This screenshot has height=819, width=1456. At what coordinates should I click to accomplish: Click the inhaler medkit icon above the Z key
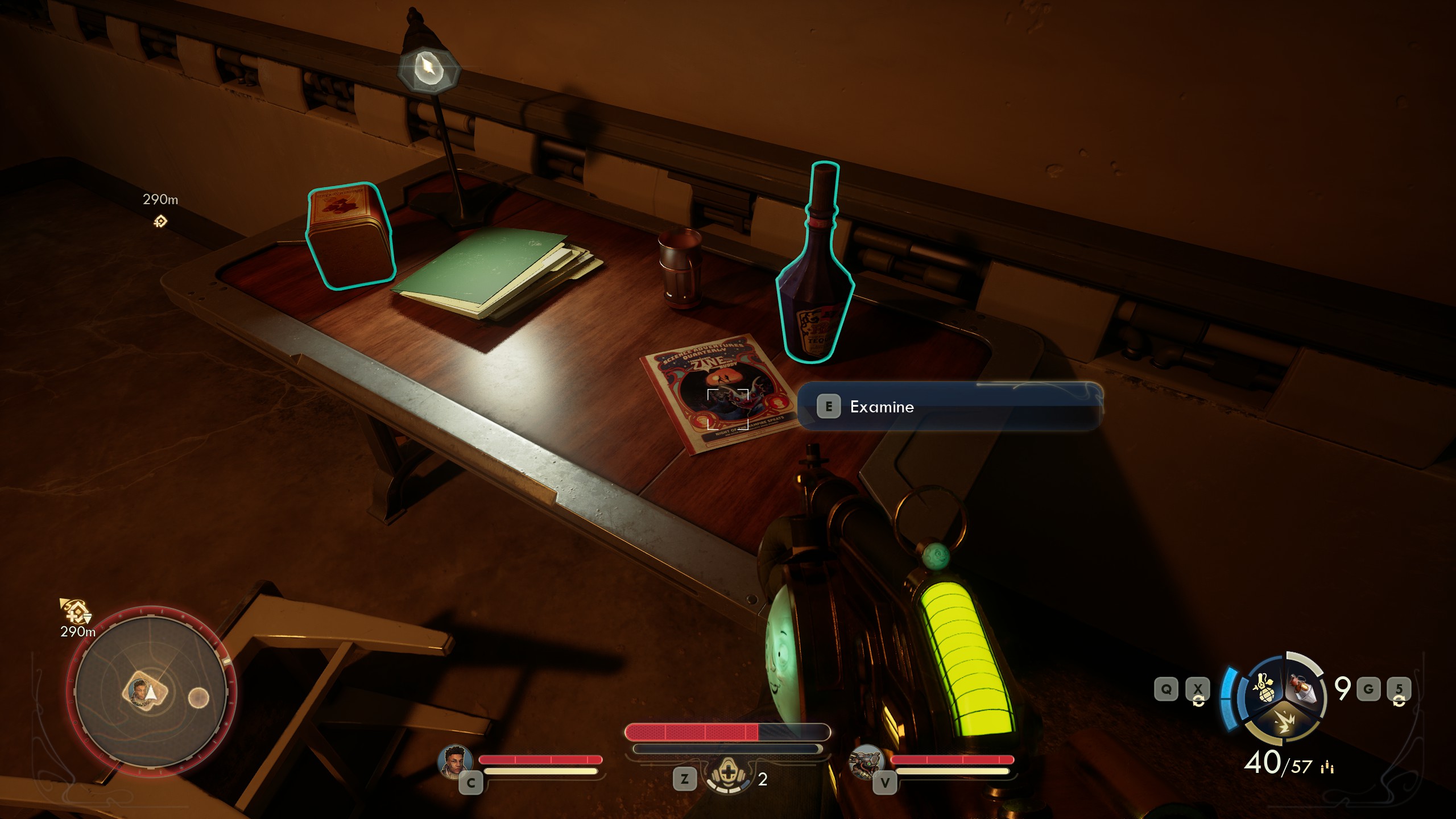(727, 774)
